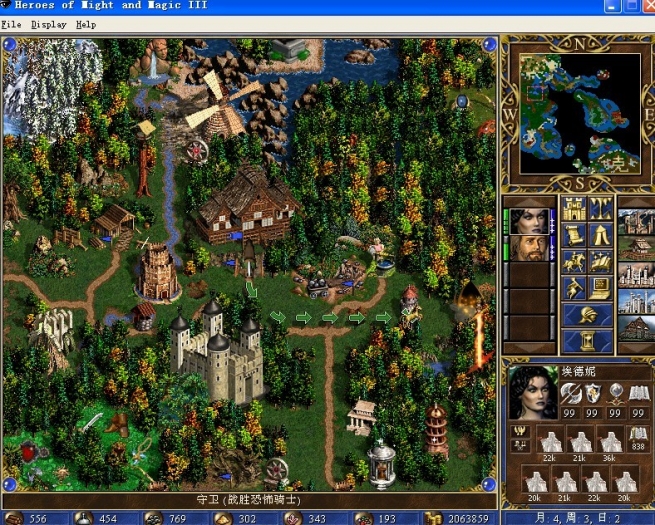The image size is (655, 525).
Task: Click the large hero portrait in the info panel
Action: (533, 391)
